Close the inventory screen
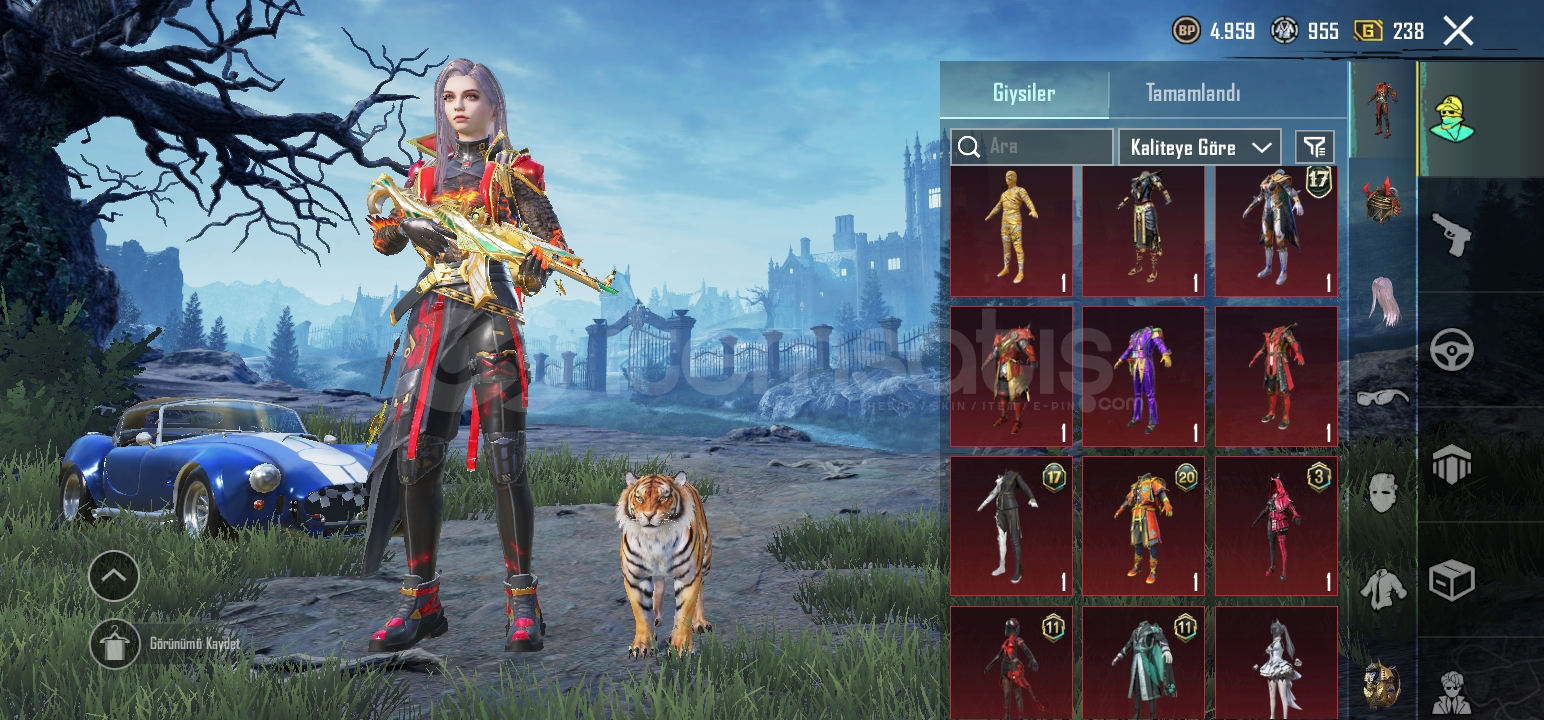 [1458, 31]
